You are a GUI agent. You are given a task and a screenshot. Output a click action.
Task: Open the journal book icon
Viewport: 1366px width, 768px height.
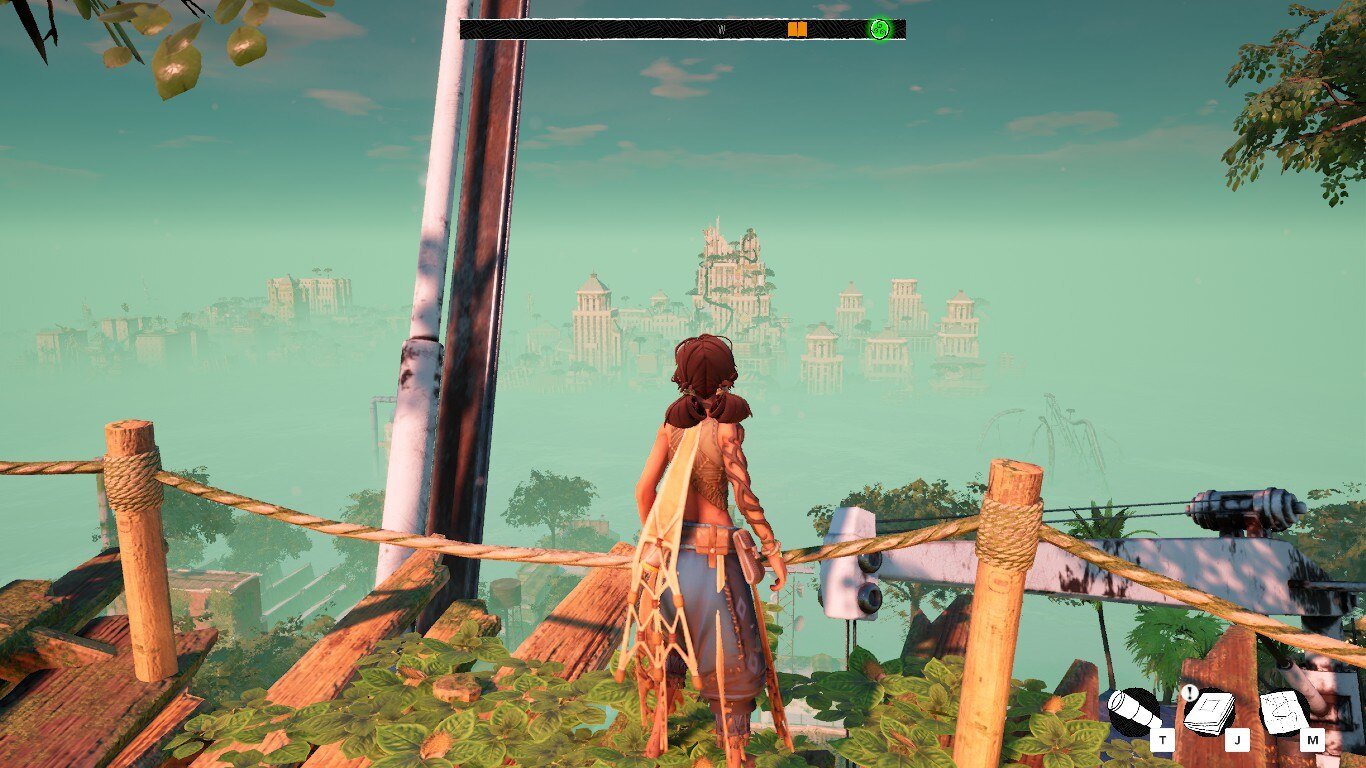[1209, 712]
